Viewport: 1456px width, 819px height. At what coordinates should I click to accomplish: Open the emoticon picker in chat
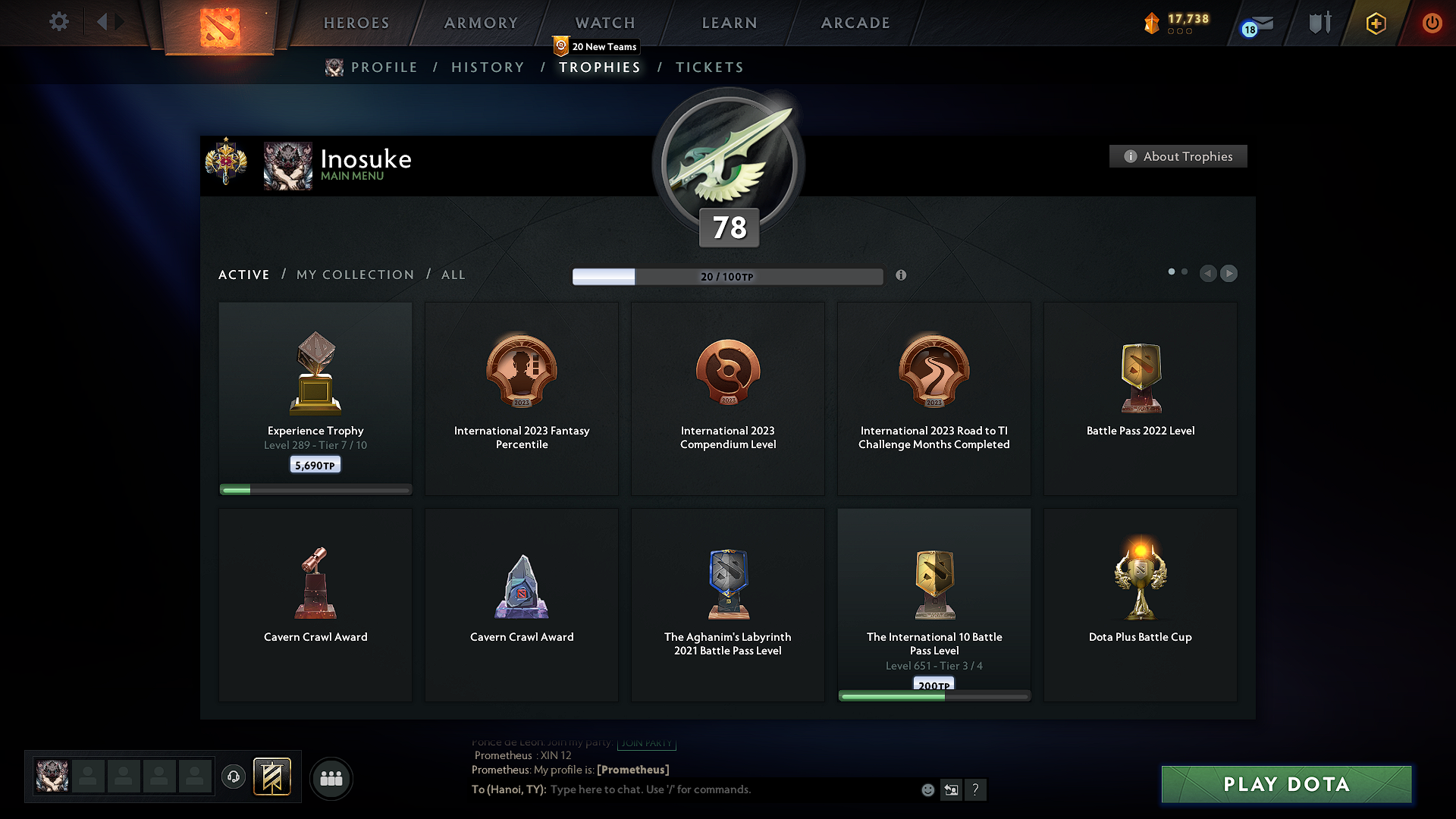pyautogui.click(x=927, y=789)
